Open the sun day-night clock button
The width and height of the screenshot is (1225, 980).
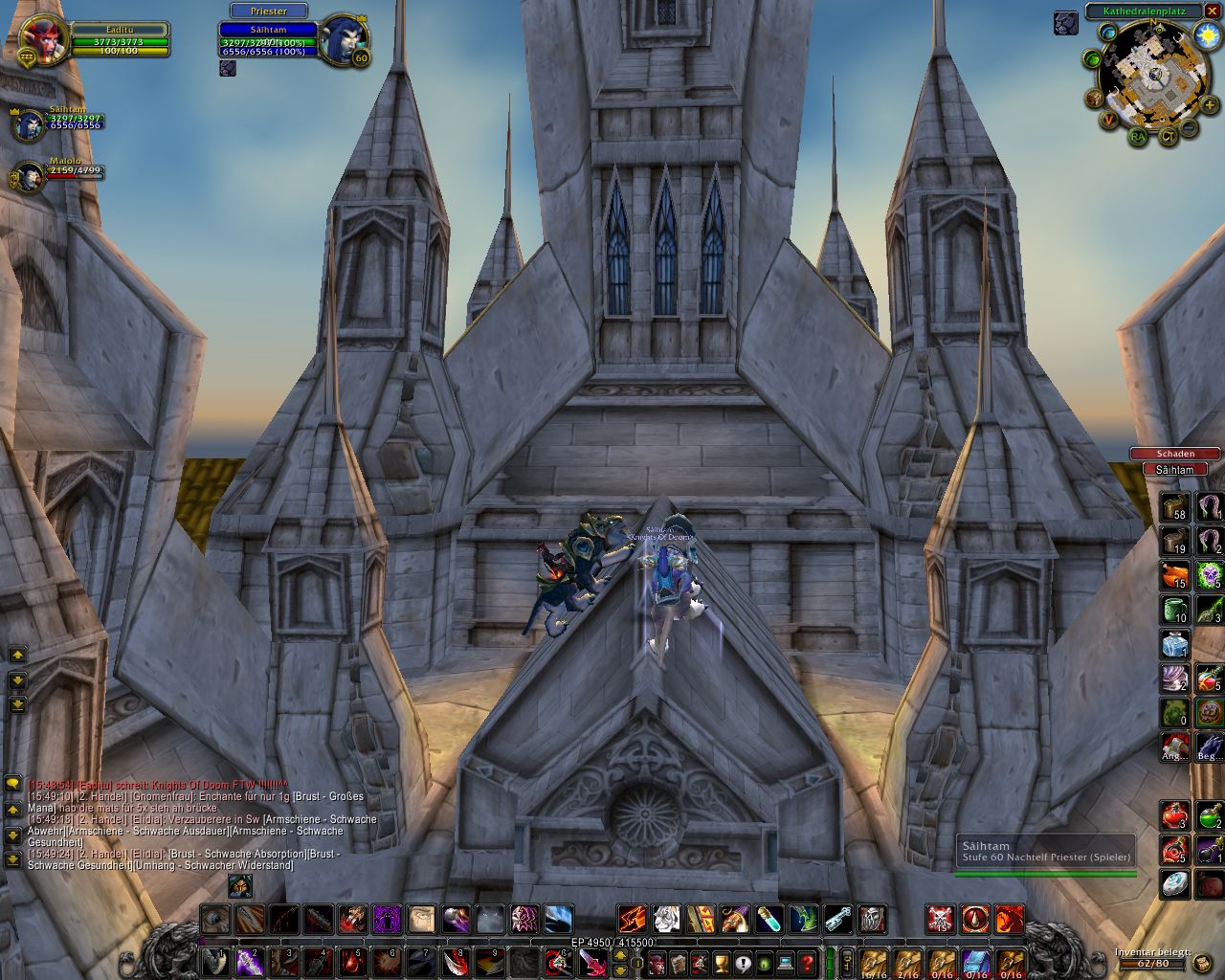pos(1207,35)
